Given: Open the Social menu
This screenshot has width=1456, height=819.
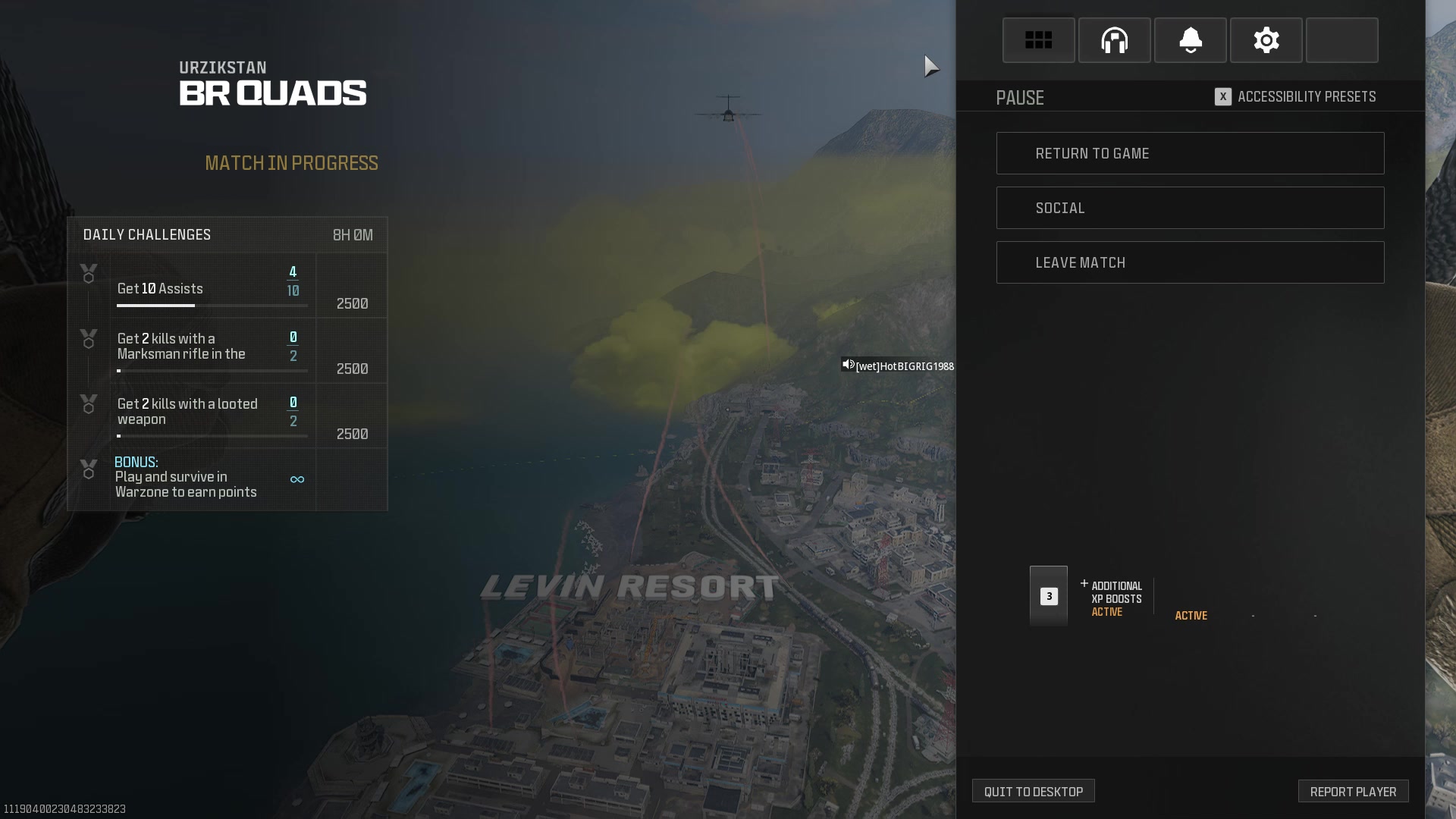Looking at the screenshot, I should click(x=1190, y=208).
